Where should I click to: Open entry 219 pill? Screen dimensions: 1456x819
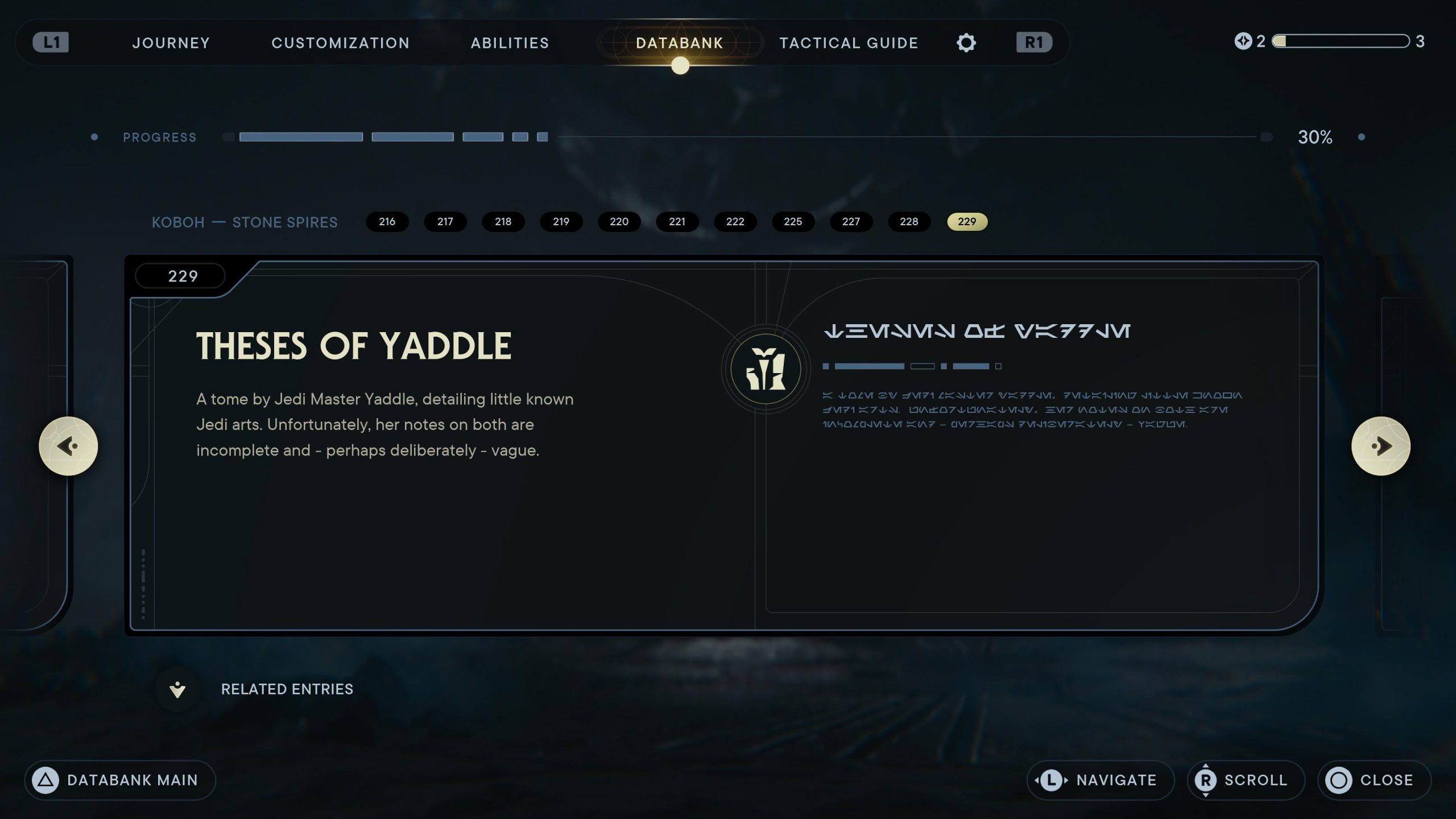click(x=561, y=221)
